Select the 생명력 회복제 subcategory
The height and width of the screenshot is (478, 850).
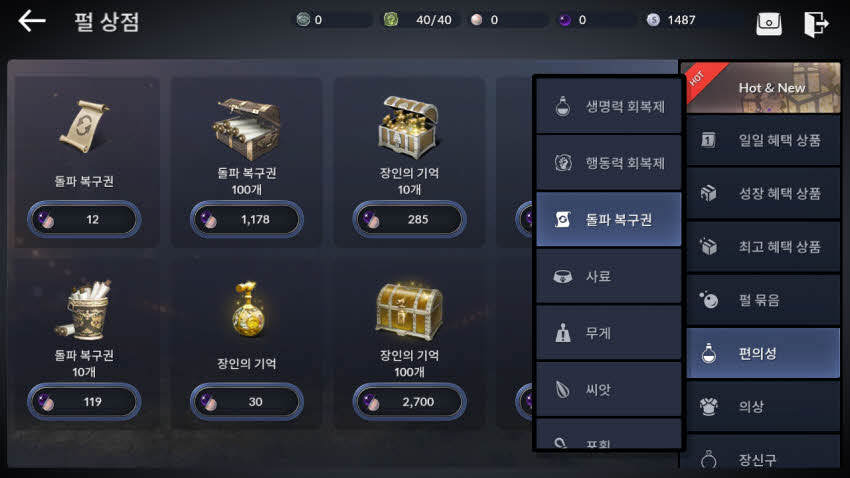click(608, 107)
